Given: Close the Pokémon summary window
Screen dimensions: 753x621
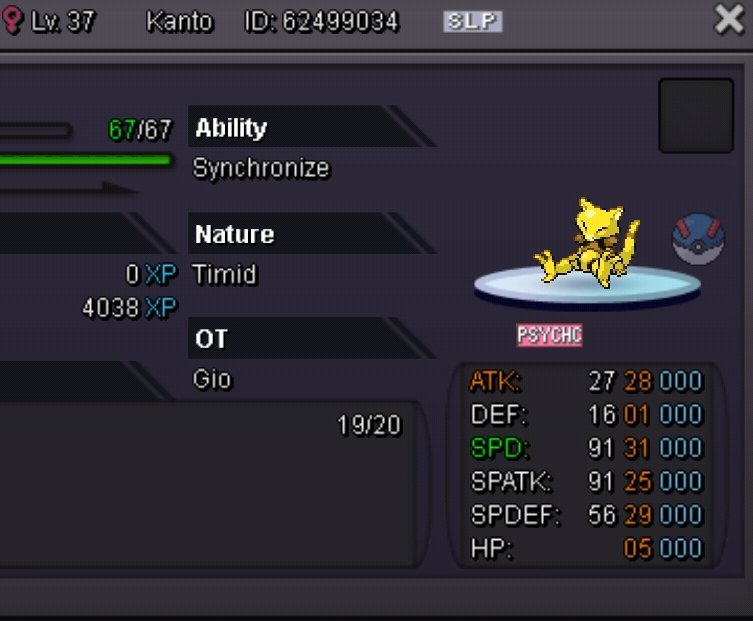Looking at the screenshot, I should [x=730, y=20].
